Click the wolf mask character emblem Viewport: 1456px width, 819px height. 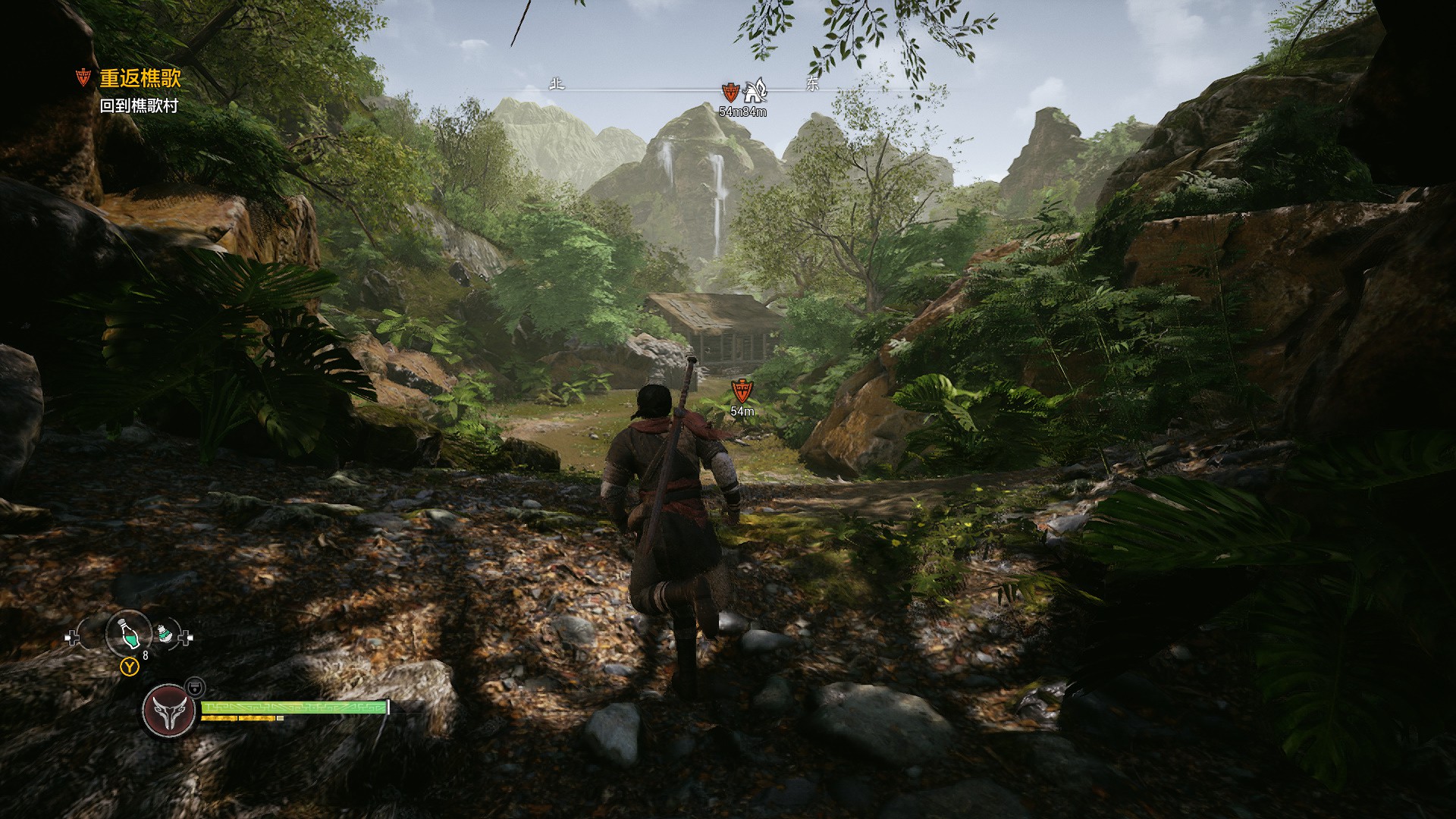tap(168, 710)
